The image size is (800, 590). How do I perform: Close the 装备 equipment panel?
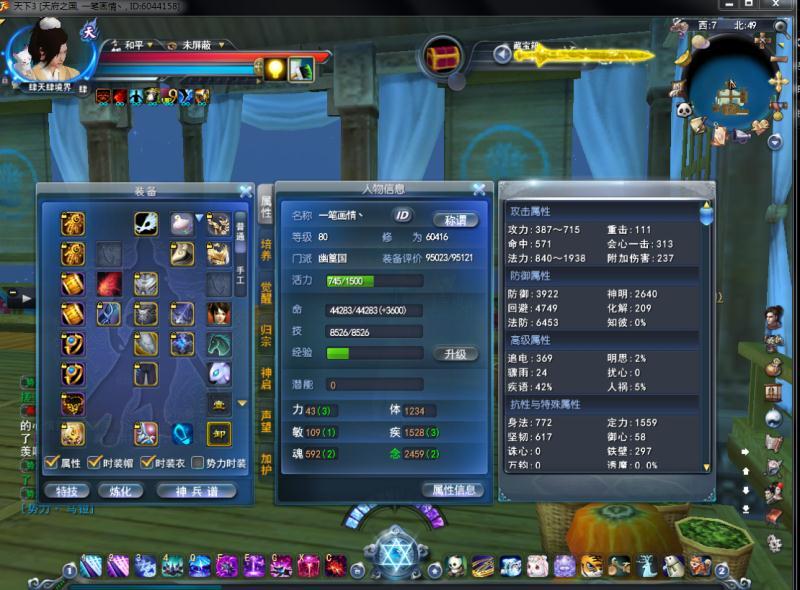pos(245,191)
